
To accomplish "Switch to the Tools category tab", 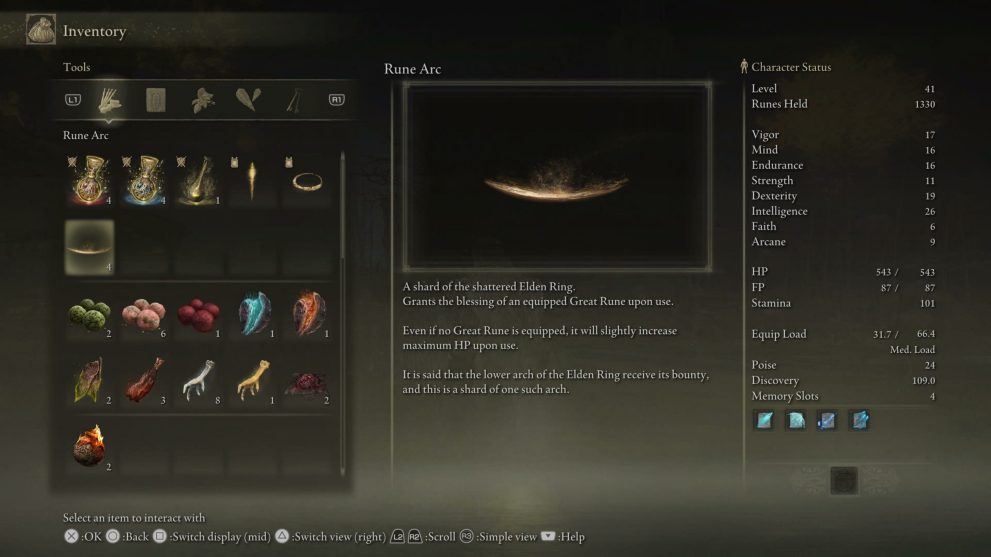I will point(108,100).
